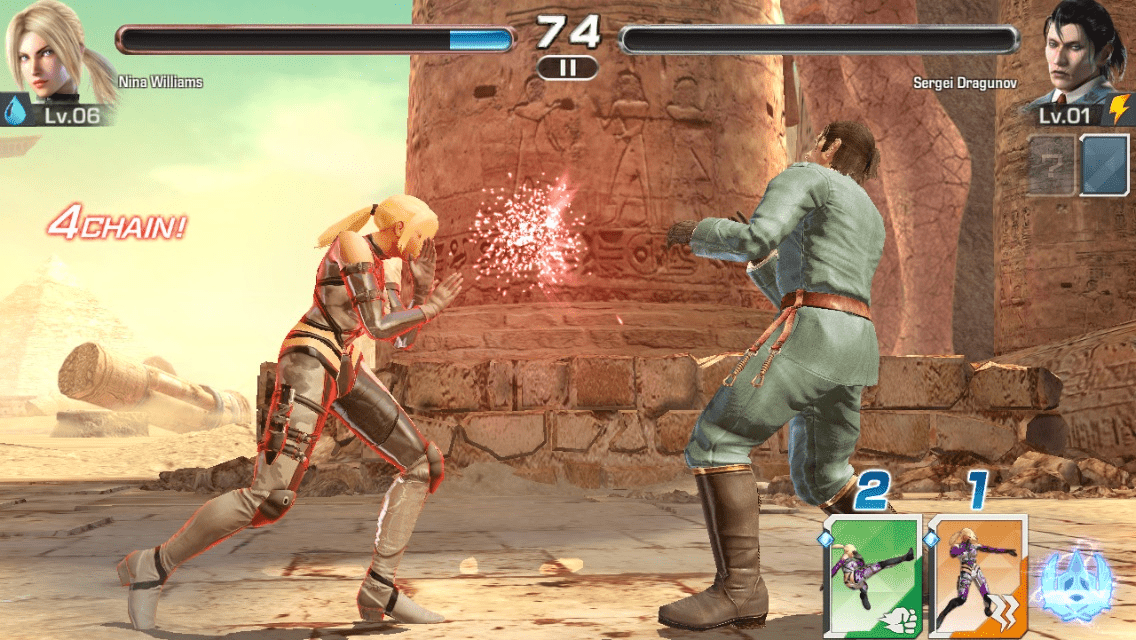Play the green kick attack card
This screenshot has height=640, width=1136.
pyautogui.click(x=872, y=577)
